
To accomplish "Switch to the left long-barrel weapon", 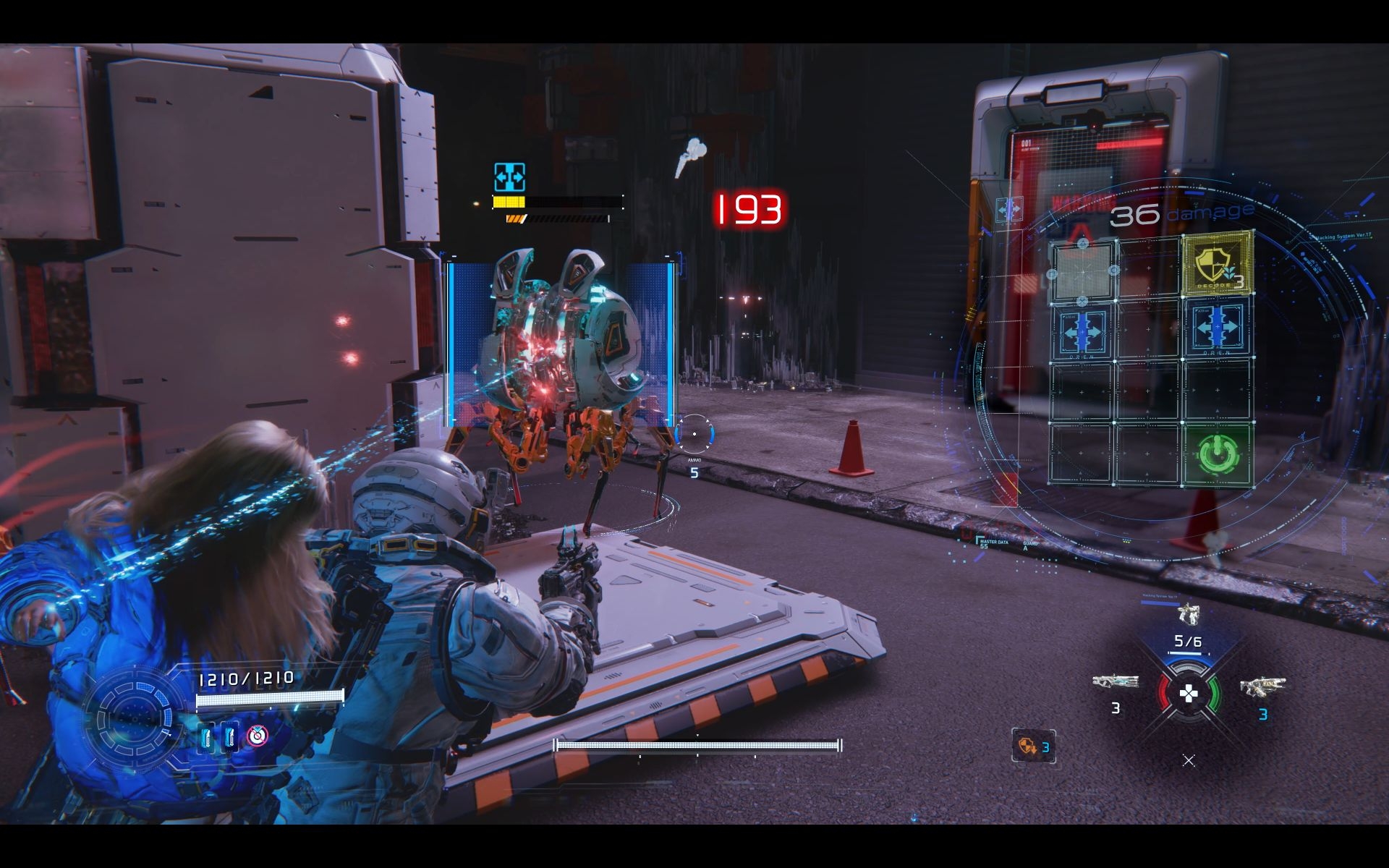I will tap(1115, 682).
